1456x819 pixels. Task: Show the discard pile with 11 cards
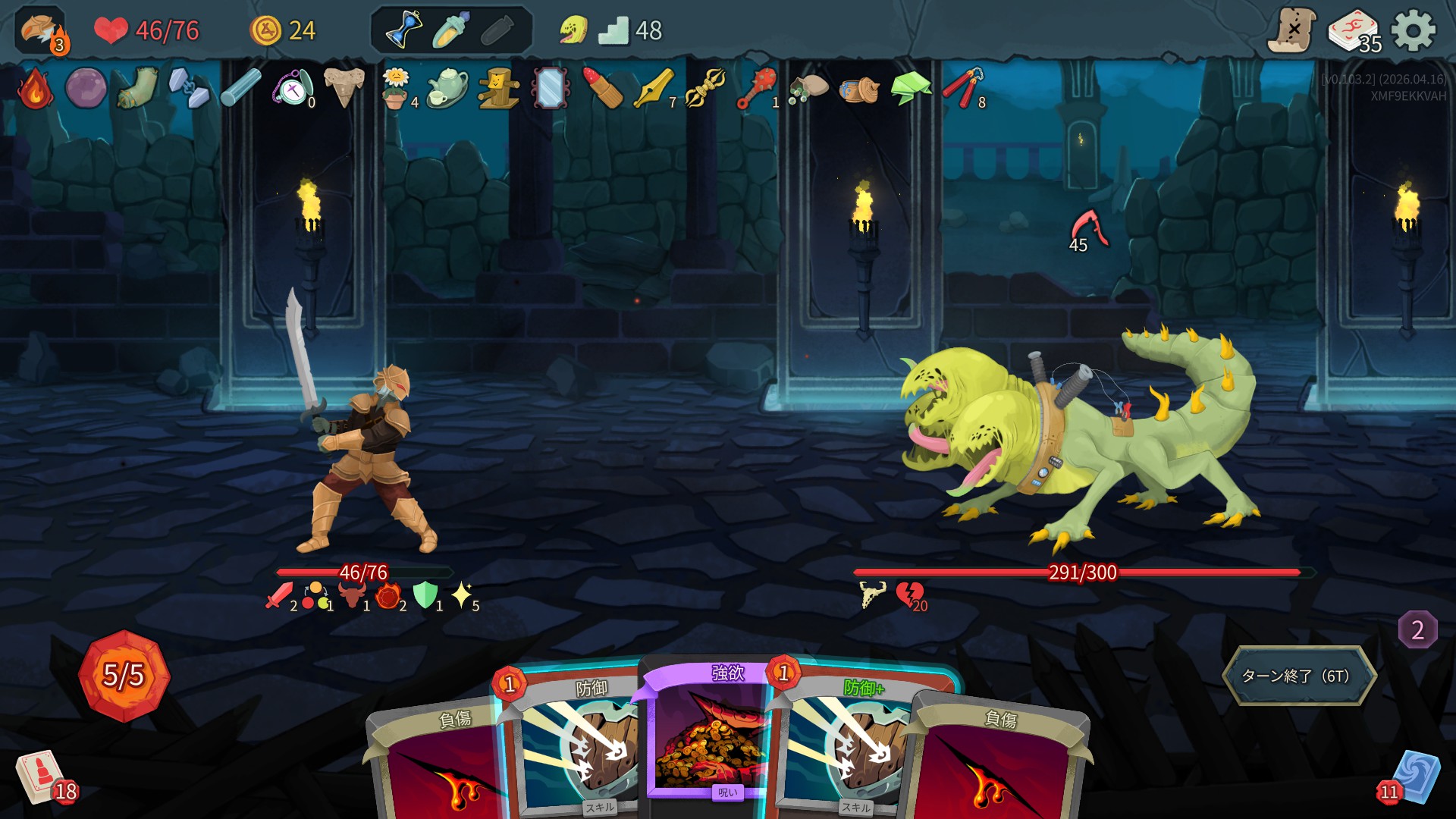click(1414, 777)
